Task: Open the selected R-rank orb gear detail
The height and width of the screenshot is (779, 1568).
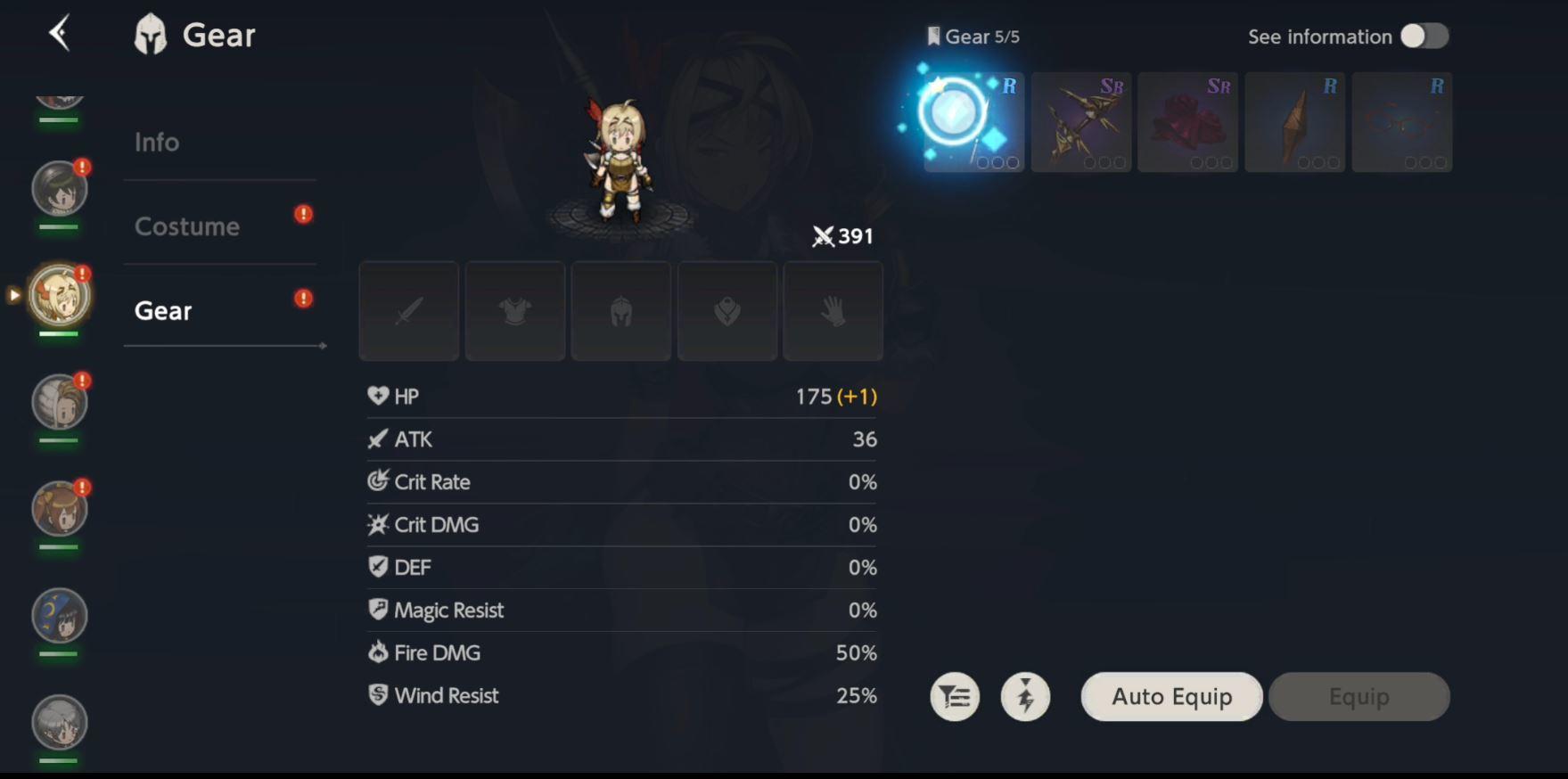Action: pos(973,122)
